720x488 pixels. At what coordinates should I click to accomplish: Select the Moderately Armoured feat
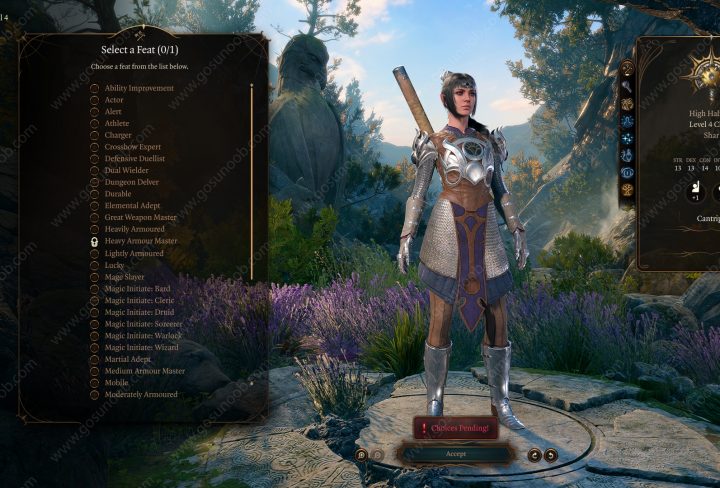coord(141,394)
